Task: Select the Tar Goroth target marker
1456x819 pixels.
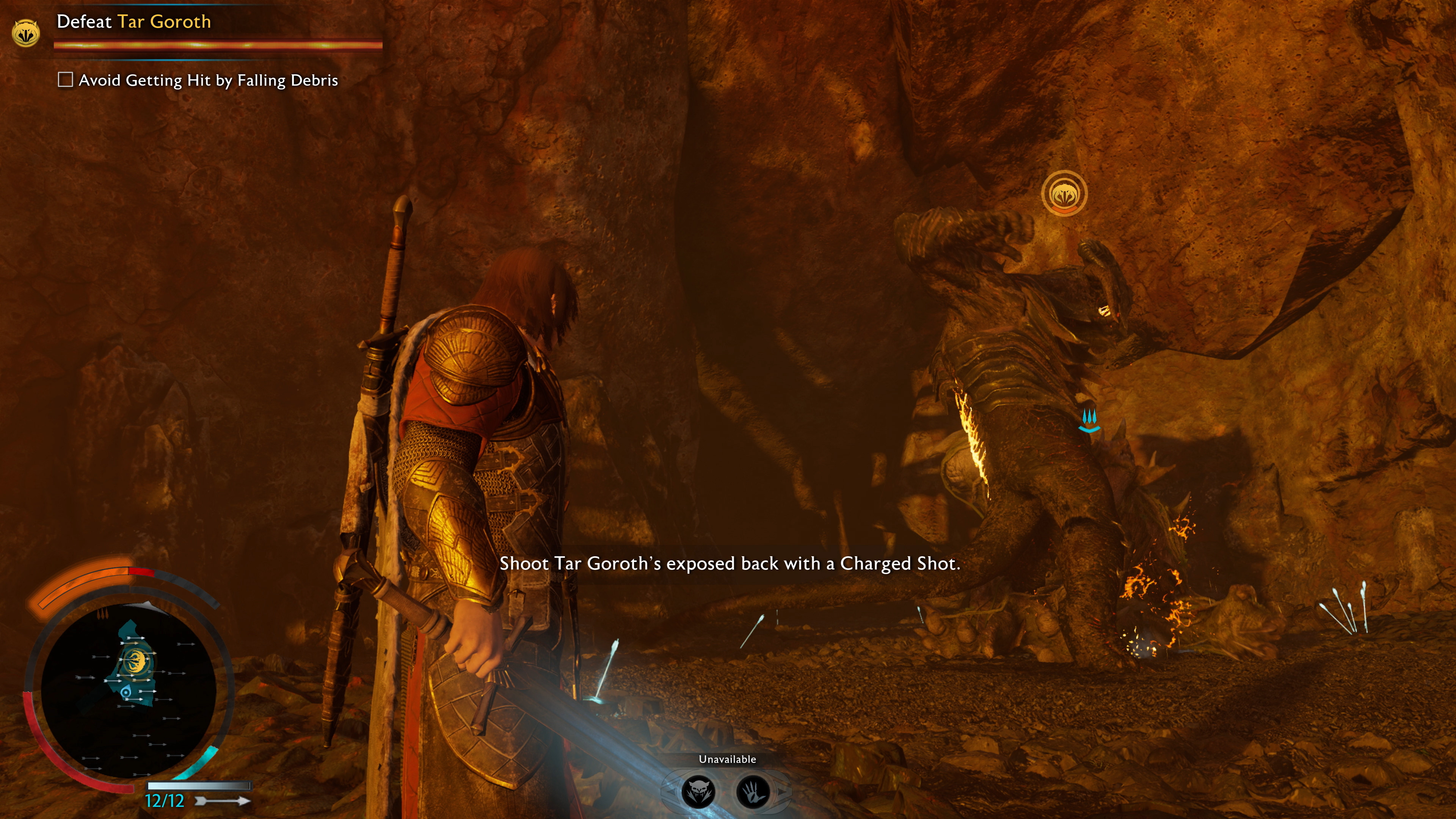Action: click(x=1064, y=194)
